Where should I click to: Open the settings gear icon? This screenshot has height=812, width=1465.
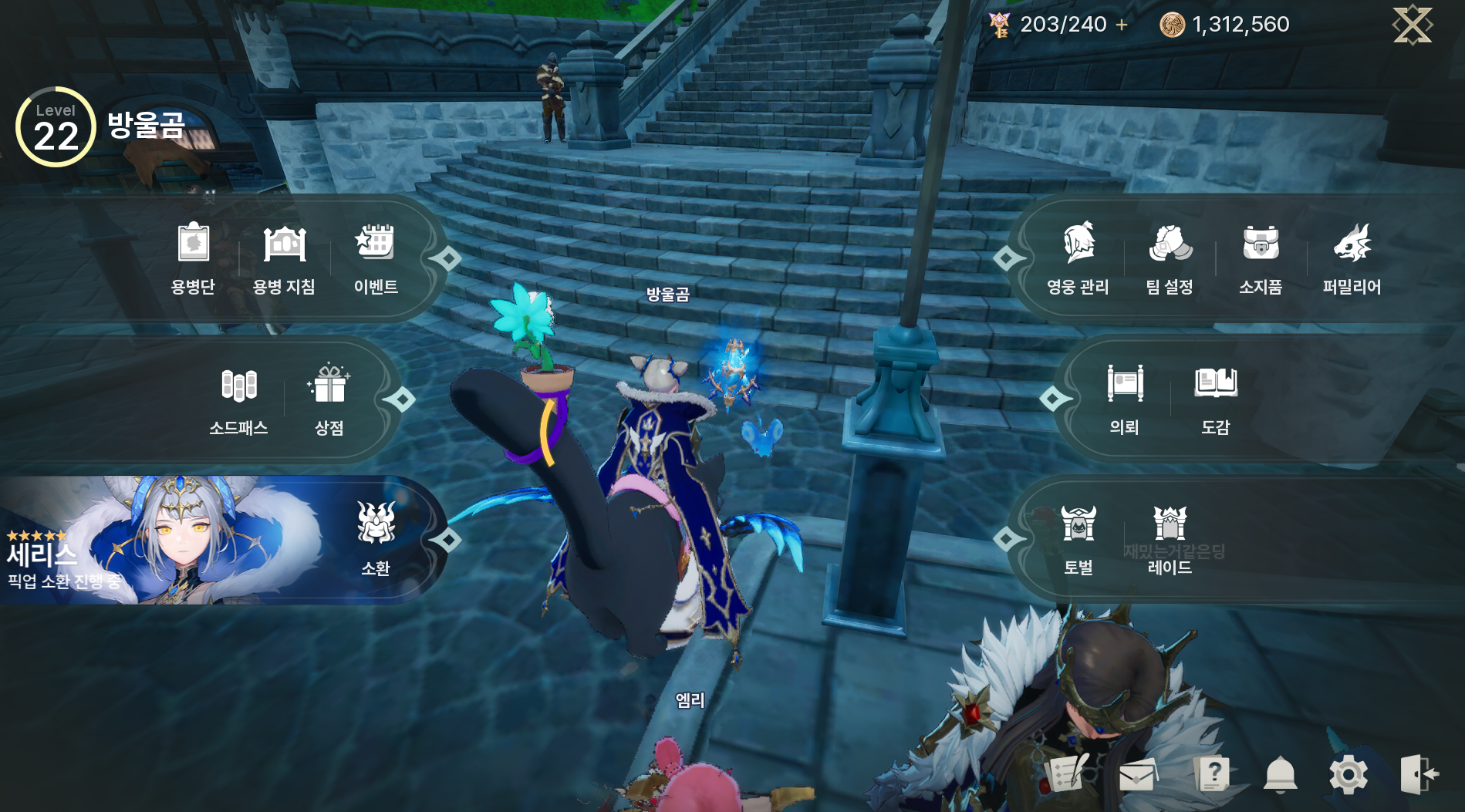(x=1349, y=774)
